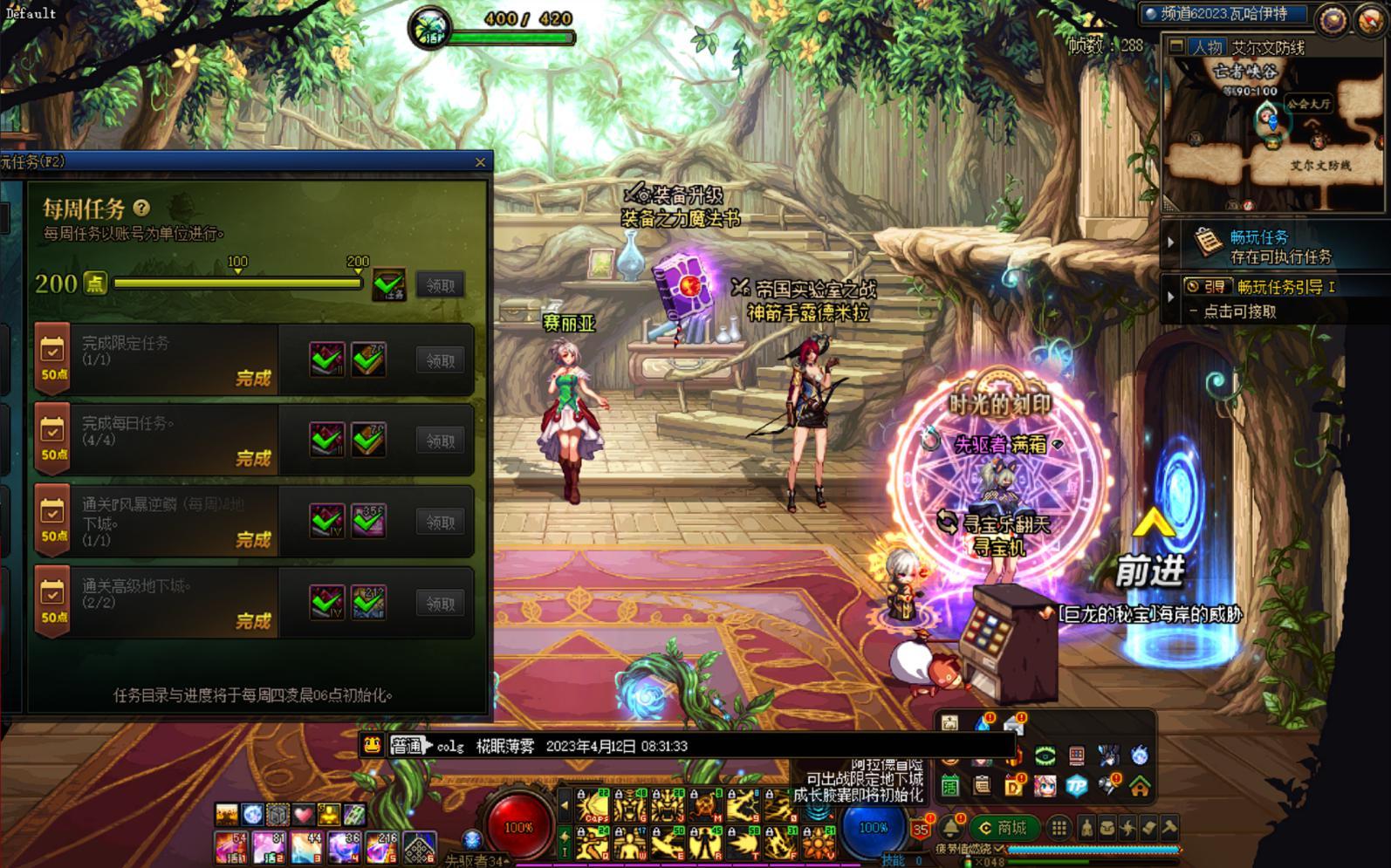
Task: Open the nine-dot grid menu button
Action: tap(1059, 827)
